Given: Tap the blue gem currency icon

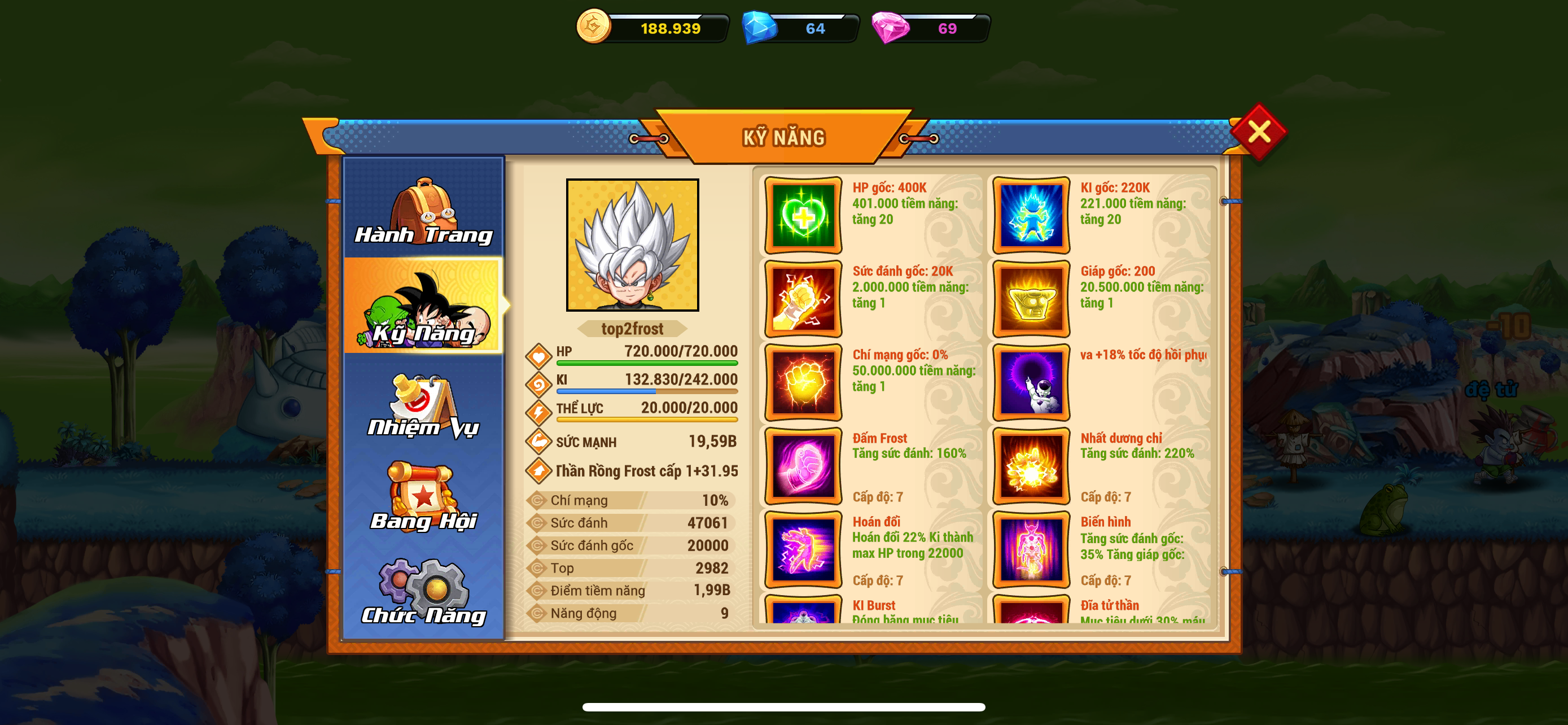Looking at the screenshot, I should 759,28.
